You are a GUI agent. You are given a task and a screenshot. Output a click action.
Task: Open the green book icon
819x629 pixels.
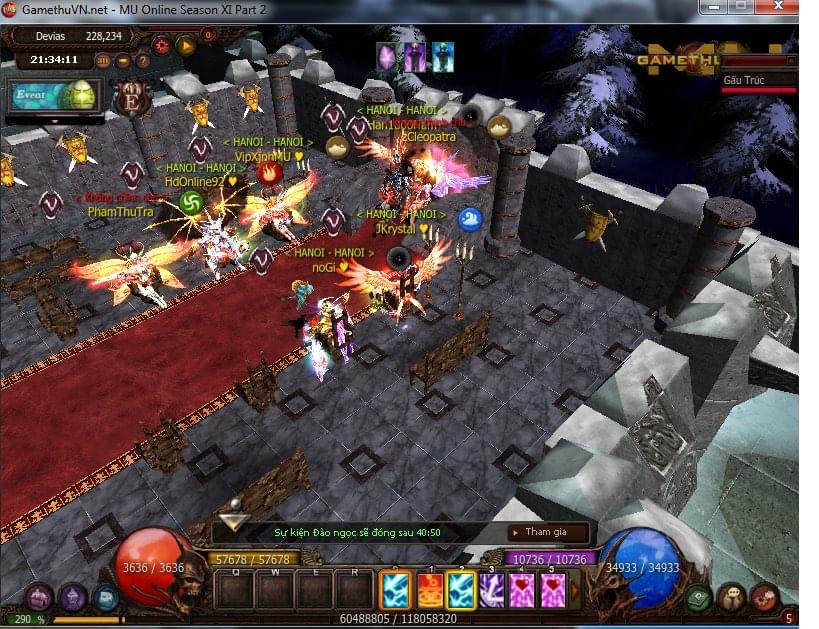coord(699,597)
